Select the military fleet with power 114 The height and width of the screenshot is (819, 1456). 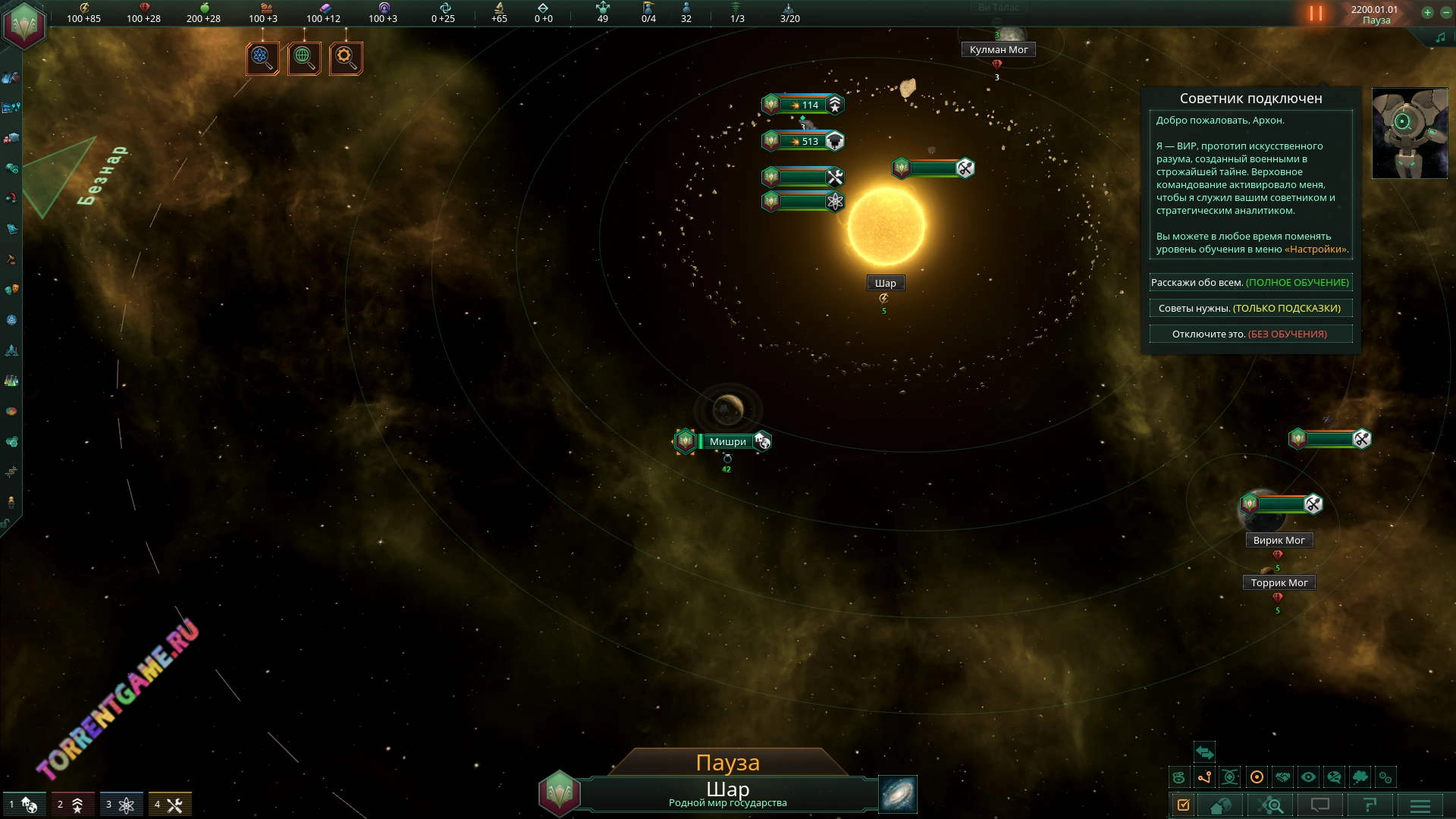tap(803, 105)
